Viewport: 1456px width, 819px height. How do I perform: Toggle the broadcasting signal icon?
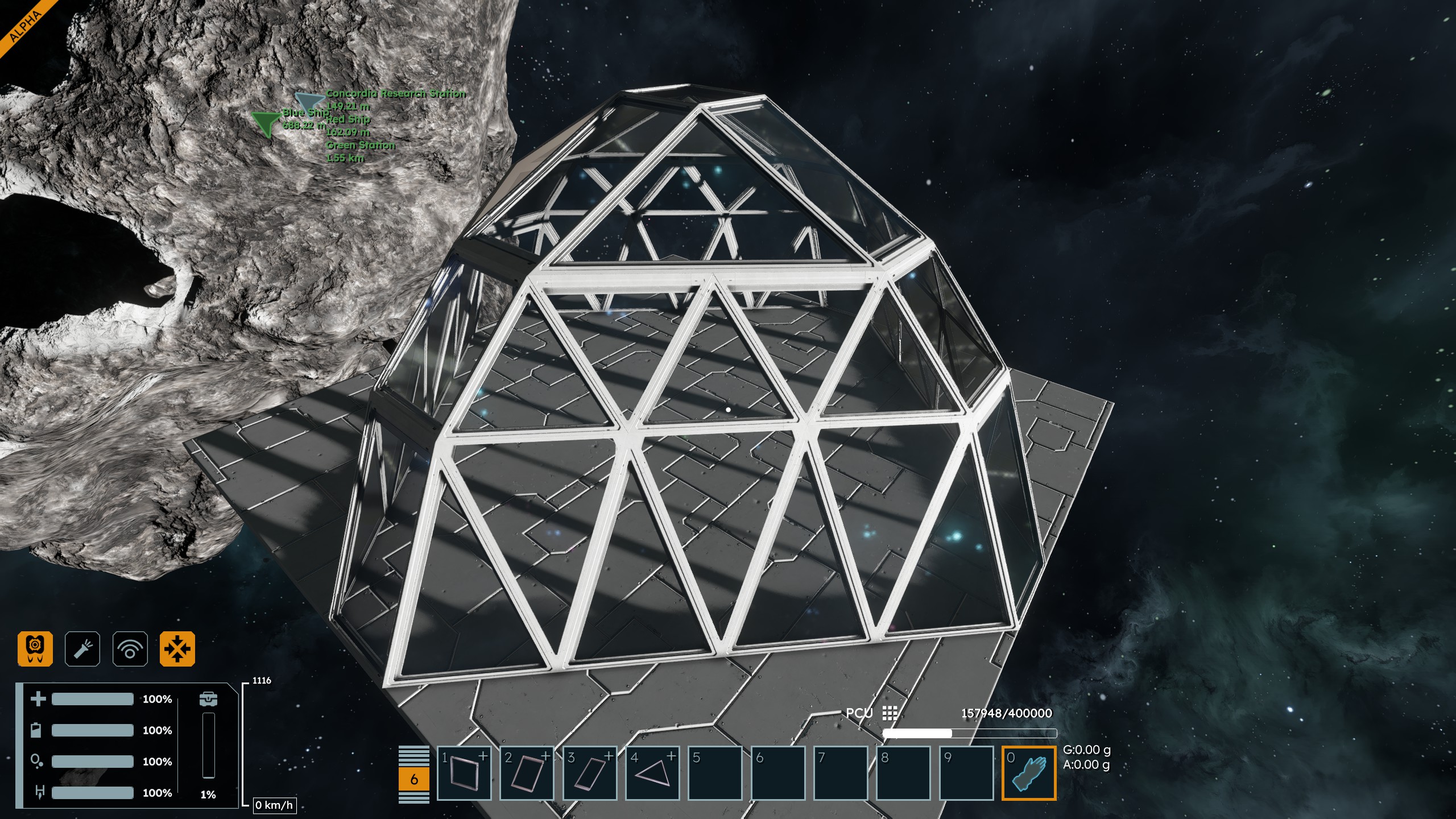coord(130,648)
